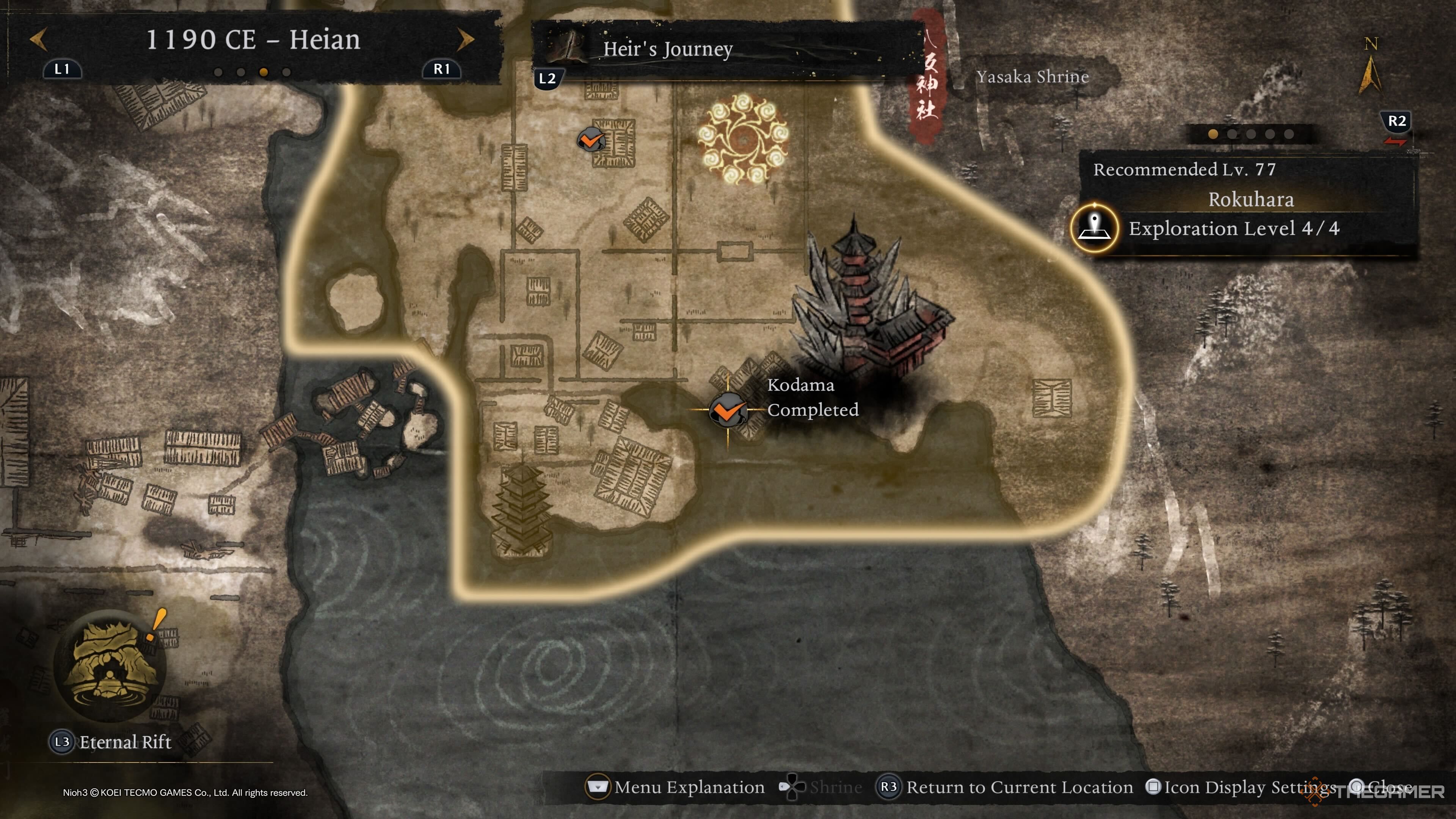Go to the previous era with left arrow
This screenshot has height=819, width=1456.
tap(38, 39)
